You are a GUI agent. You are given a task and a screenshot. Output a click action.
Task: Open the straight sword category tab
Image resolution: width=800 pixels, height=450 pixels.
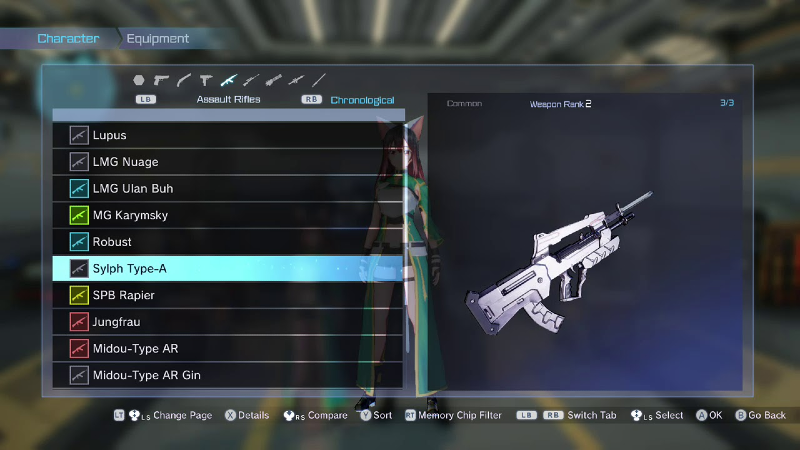(319, 80)
